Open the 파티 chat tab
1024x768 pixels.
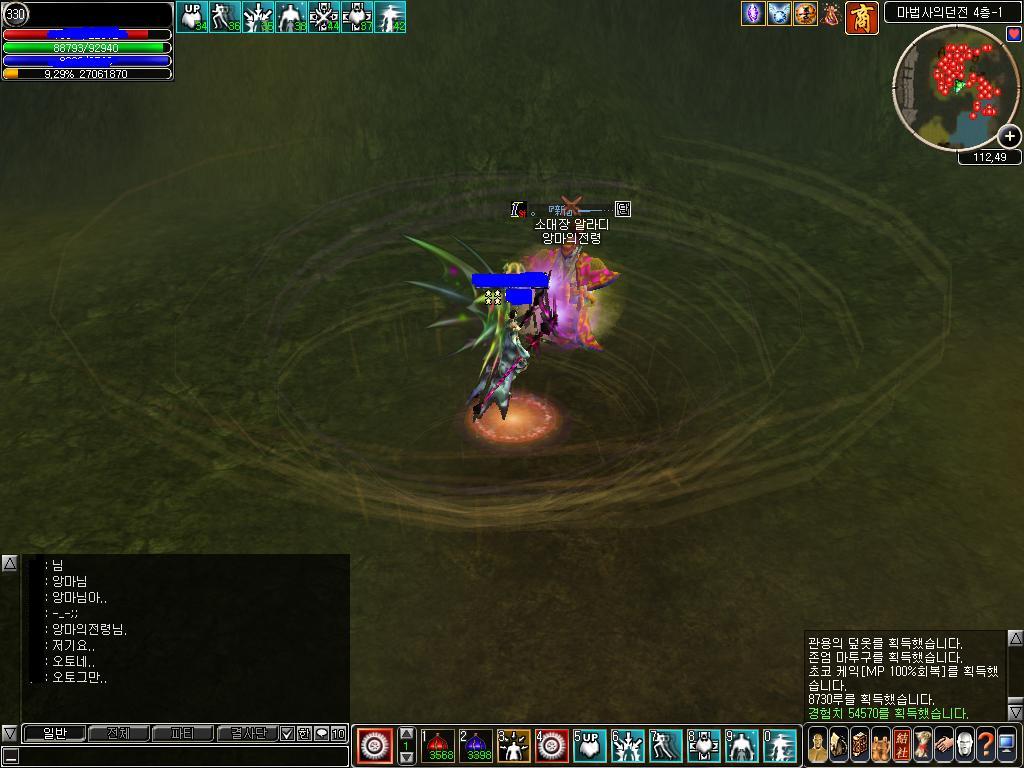tap(182, 734)
